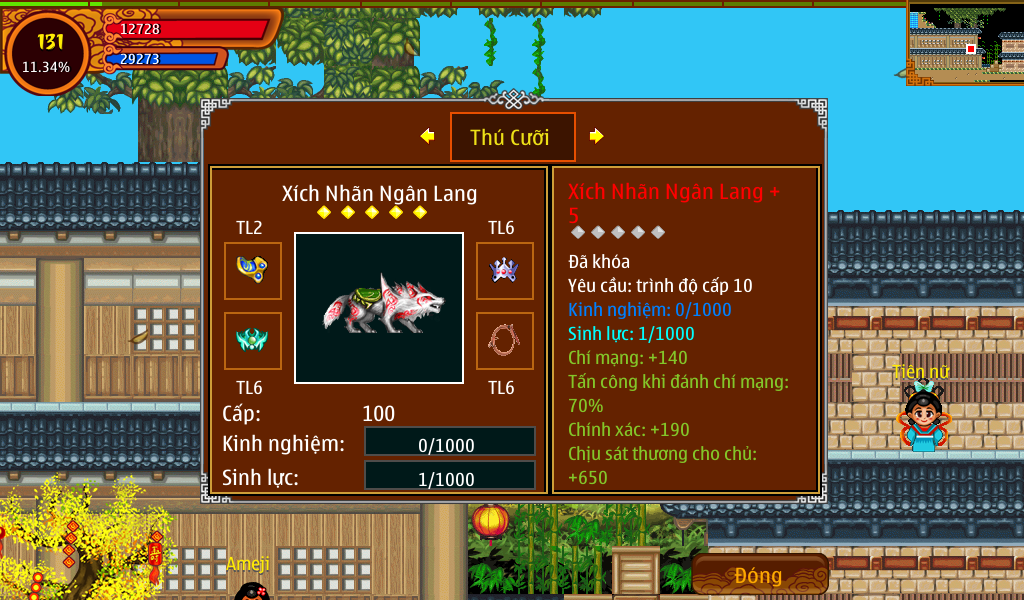1024x600 pixels.
Task: Open the level 131 character badge
Action: (x=48, y=52)
